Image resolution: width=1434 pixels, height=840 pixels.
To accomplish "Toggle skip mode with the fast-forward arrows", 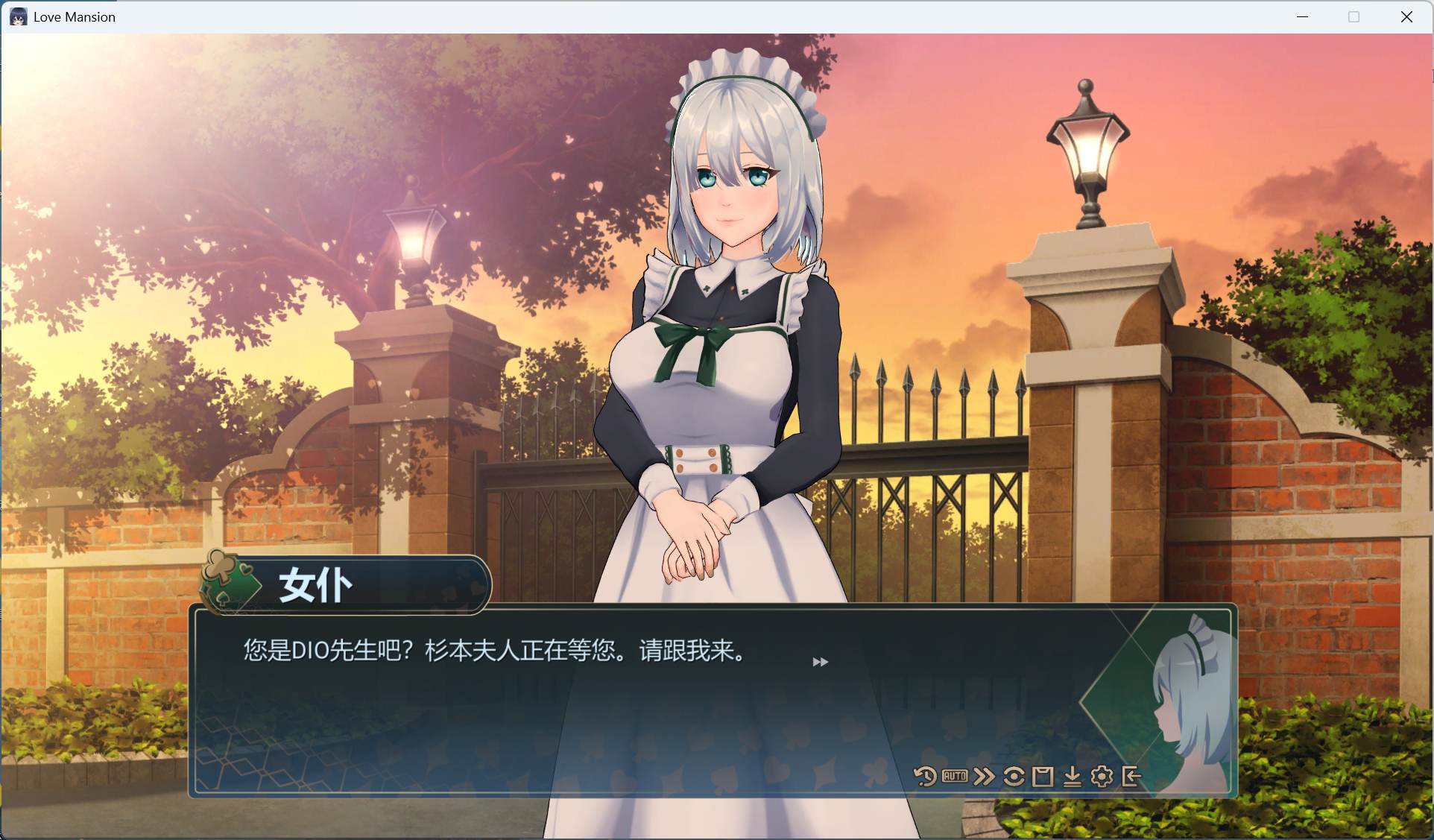I will pos(984,776).
